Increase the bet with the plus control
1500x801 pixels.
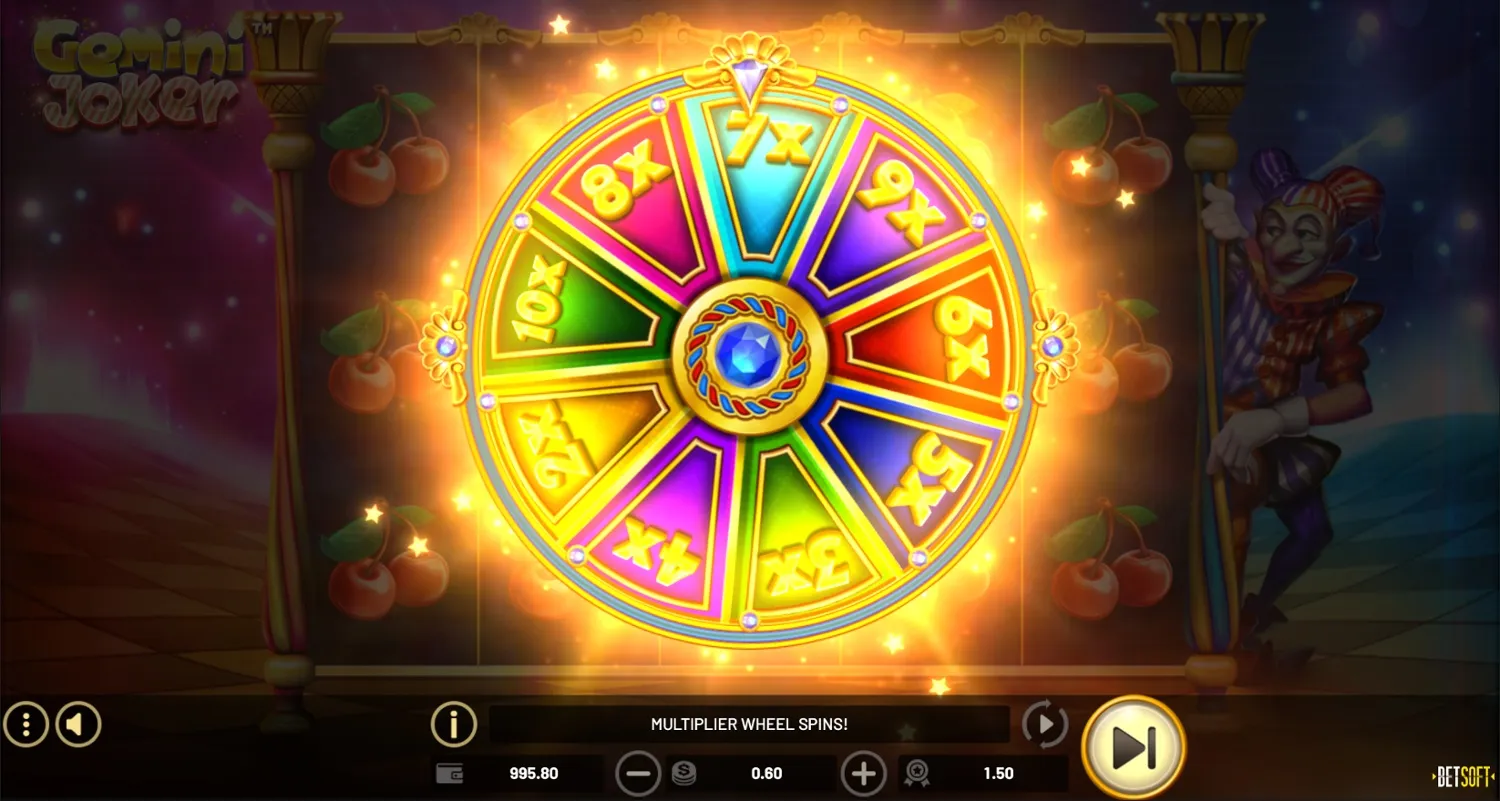click(864, 773)
